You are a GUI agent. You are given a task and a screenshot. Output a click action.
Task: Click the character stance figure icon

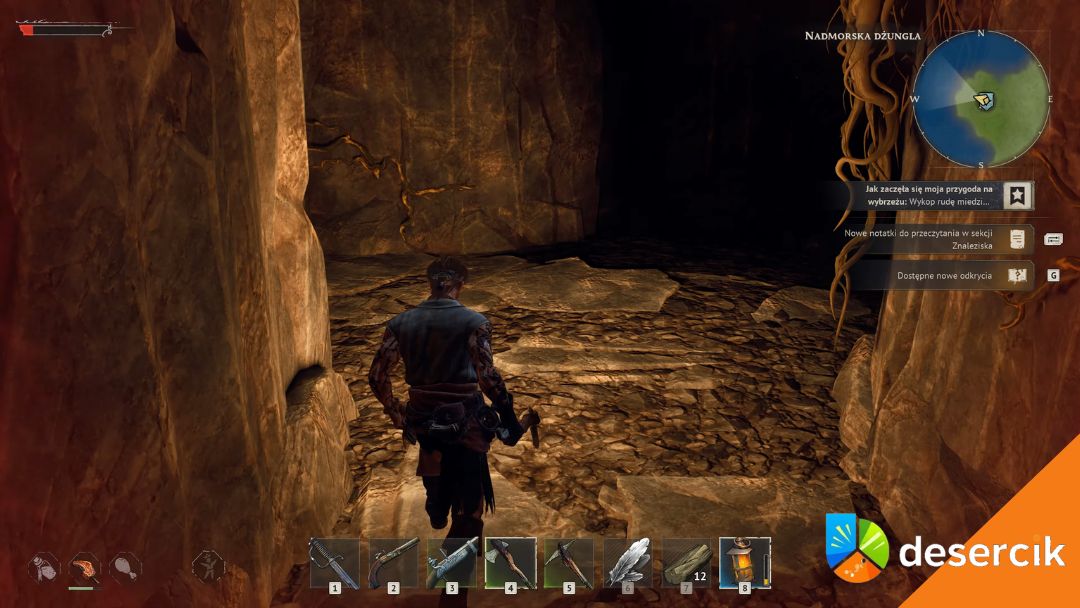click(x=208, y=566)
